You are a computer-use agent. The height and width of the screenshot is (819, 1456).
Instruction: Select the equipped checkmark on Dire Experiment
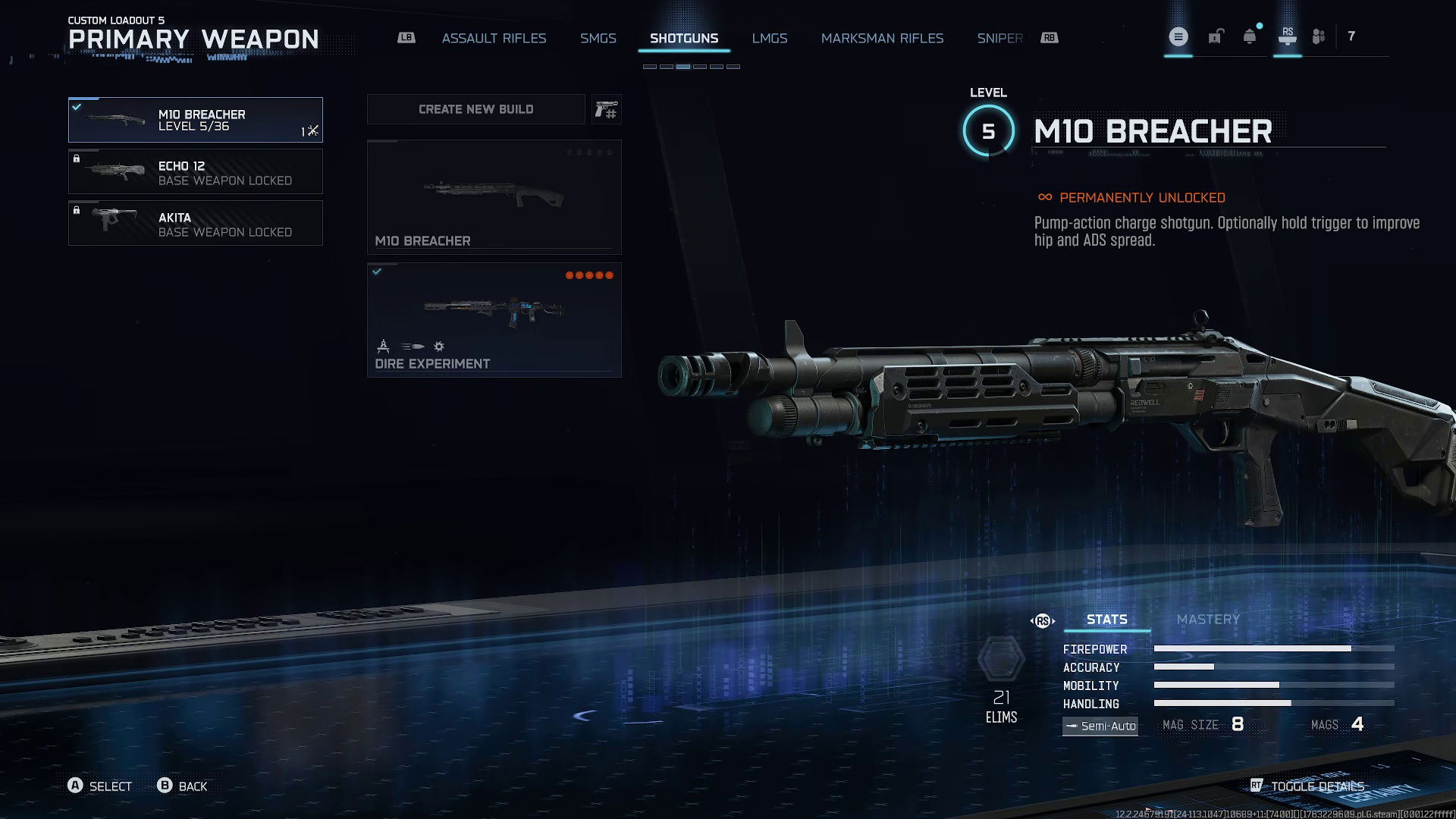pos(377,273)
